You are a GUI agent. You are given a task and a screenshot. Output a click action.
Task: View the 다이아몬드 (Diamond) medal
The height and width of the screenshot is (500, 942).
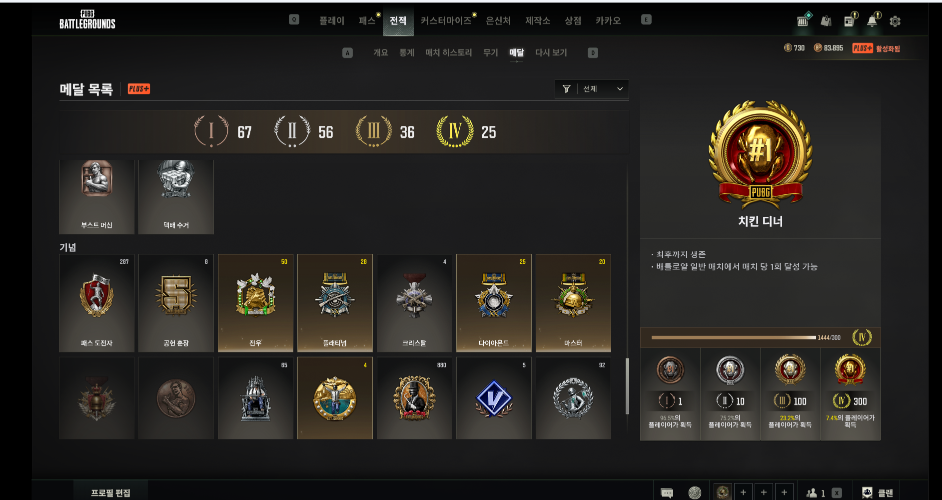coord(493,302)
